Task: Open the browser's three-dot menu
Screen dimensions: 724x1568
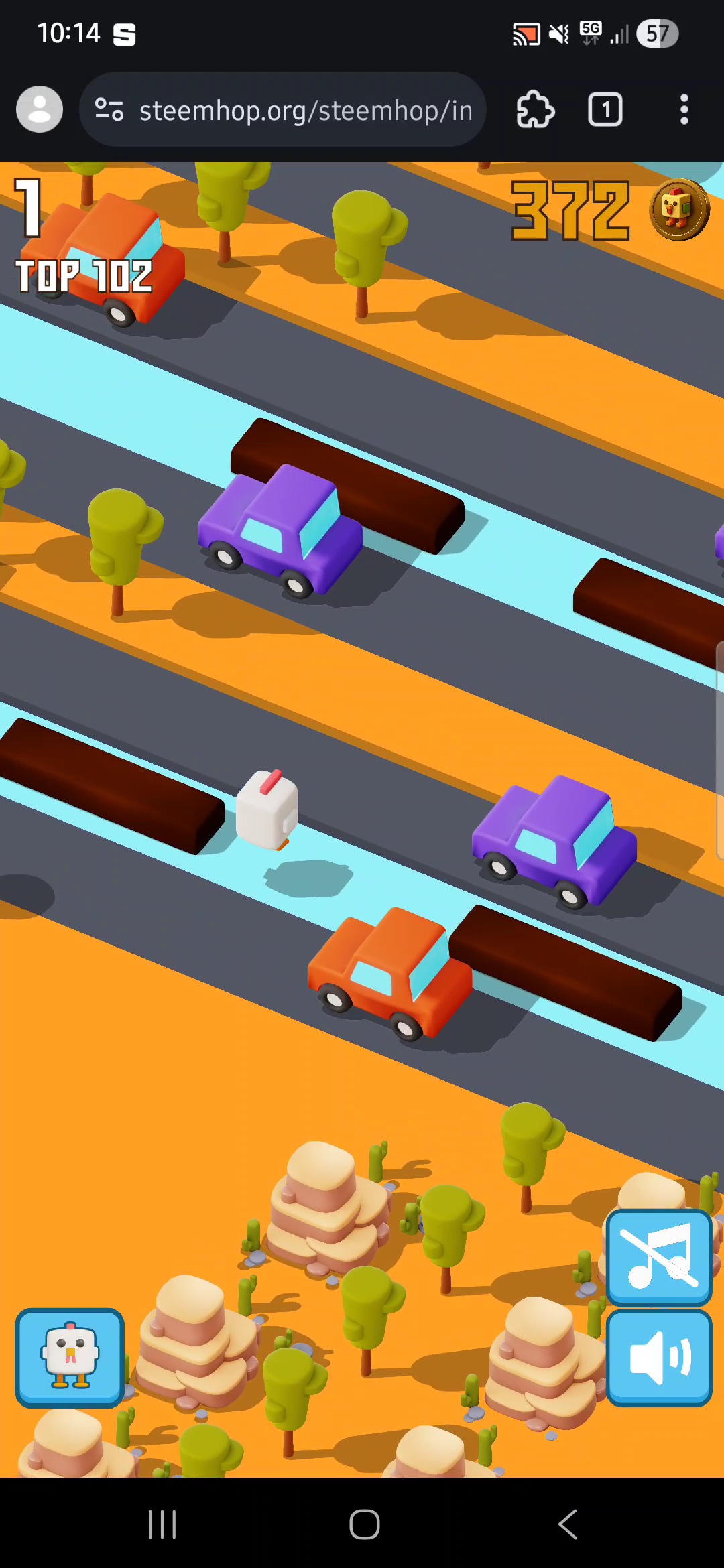Action: tap(684, 110)
